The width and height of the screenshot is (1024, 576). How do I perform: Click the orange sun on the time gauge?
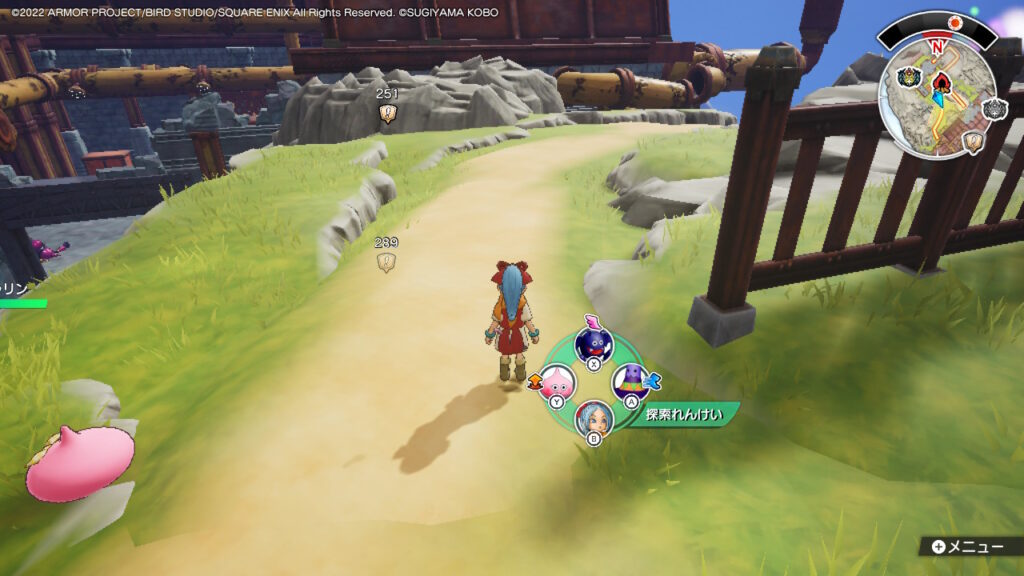click(955, 22)
